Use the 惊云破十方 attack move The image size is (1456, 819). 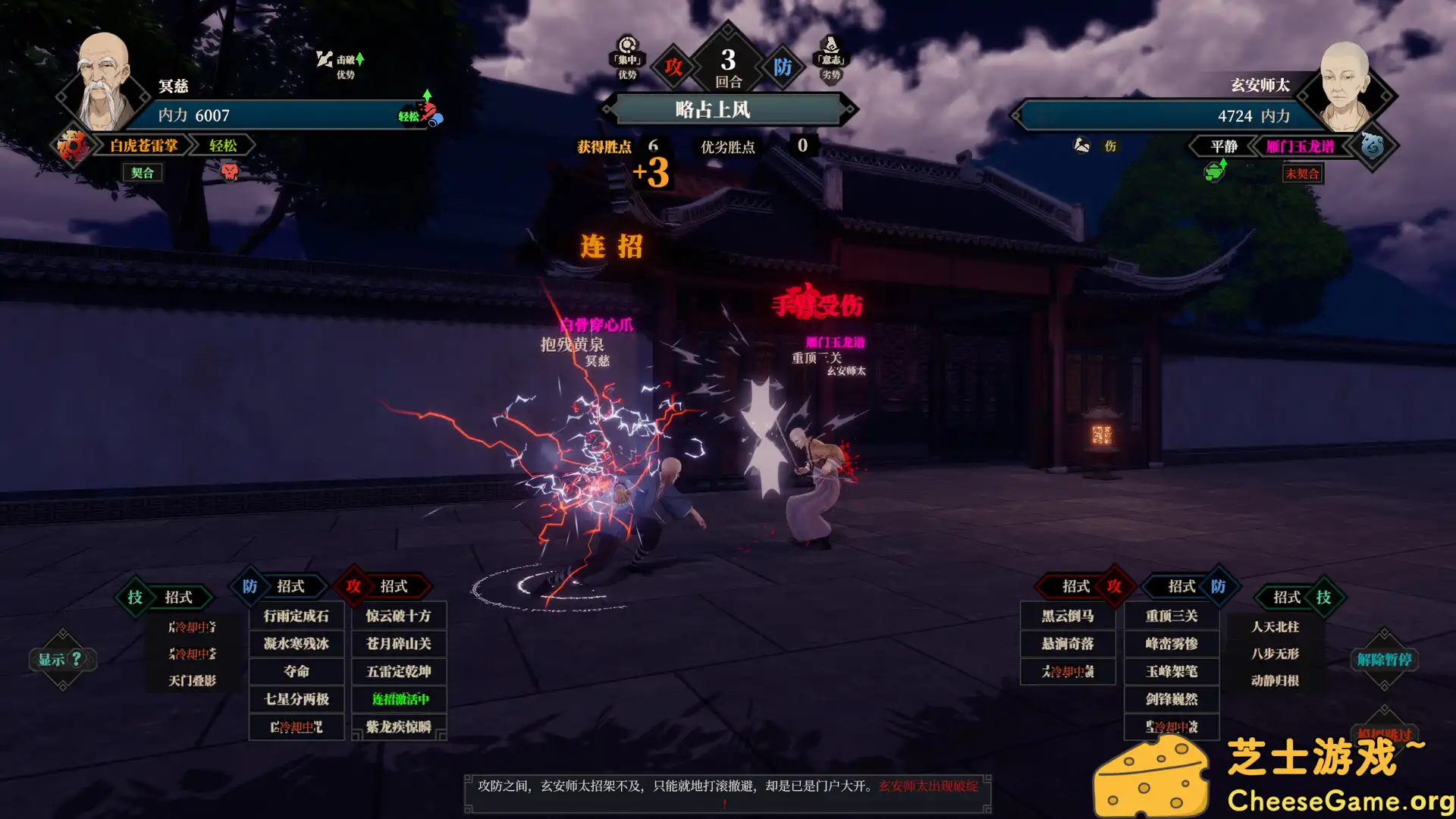[x=399, y=616]
